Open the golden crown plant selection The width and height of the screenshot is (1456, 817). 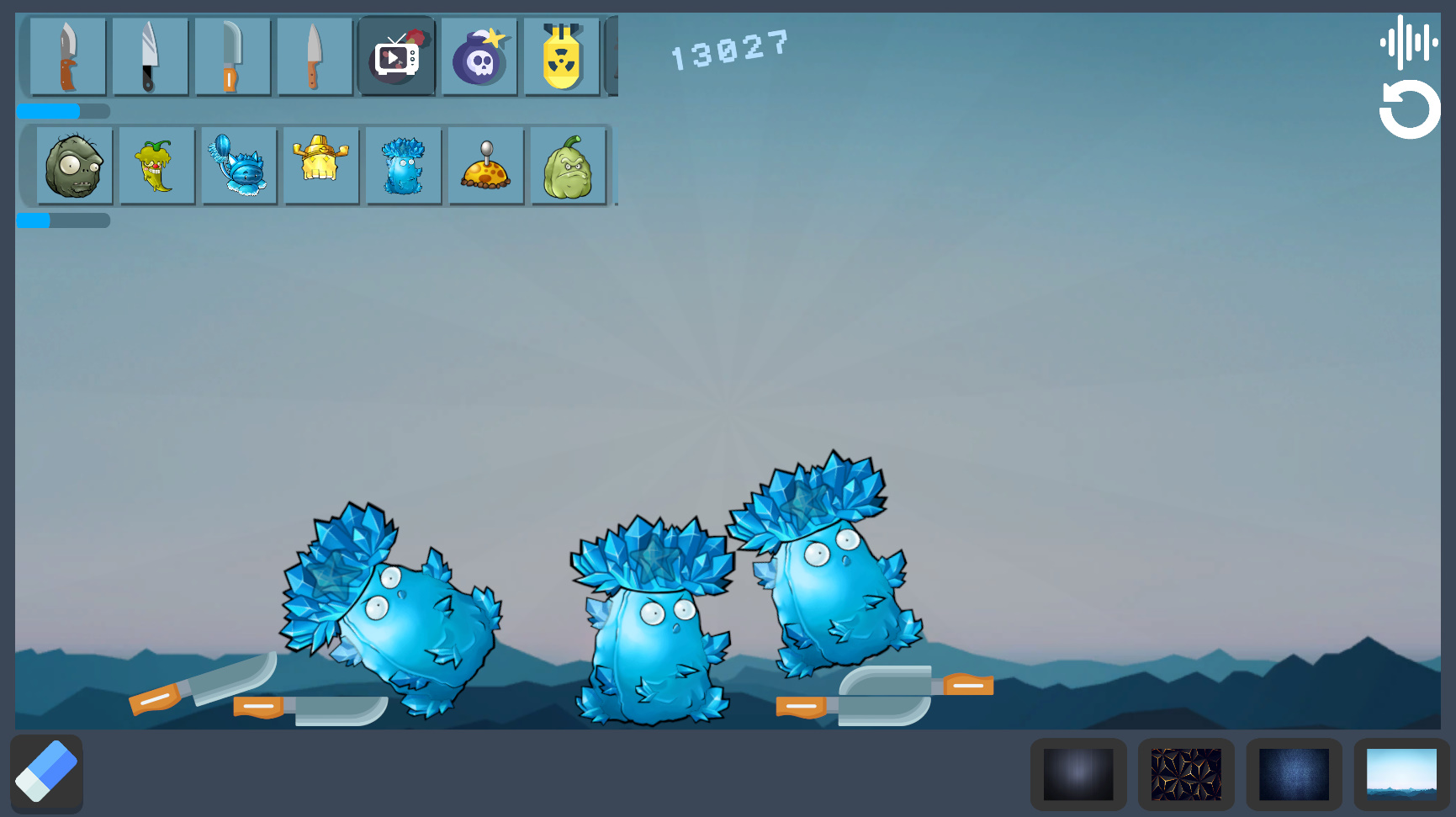pos(321,165)
